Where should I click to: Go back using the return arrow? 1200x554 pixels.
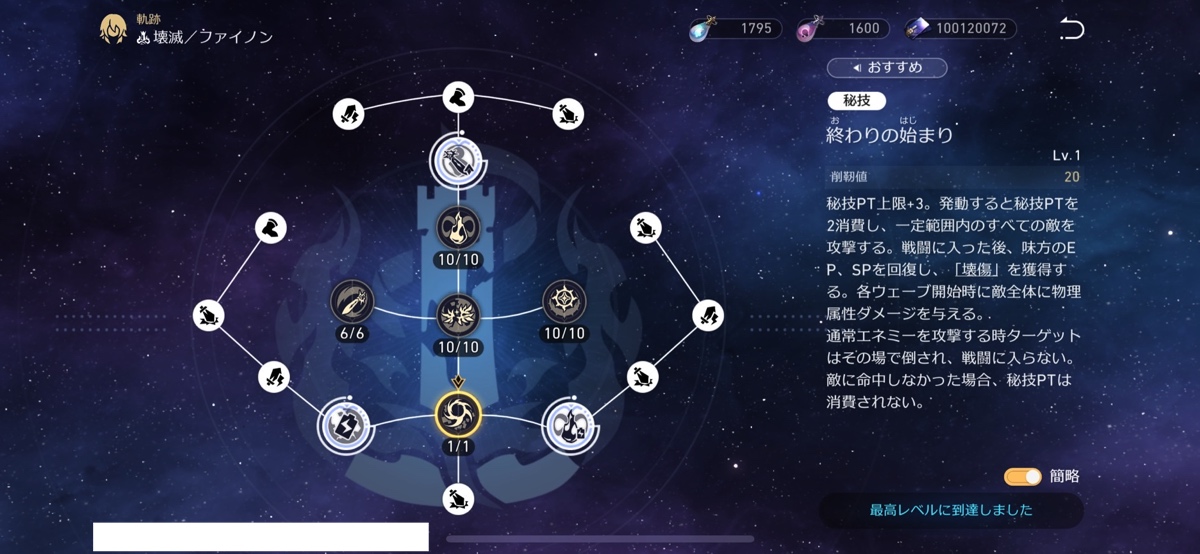tap(1071, 29)
